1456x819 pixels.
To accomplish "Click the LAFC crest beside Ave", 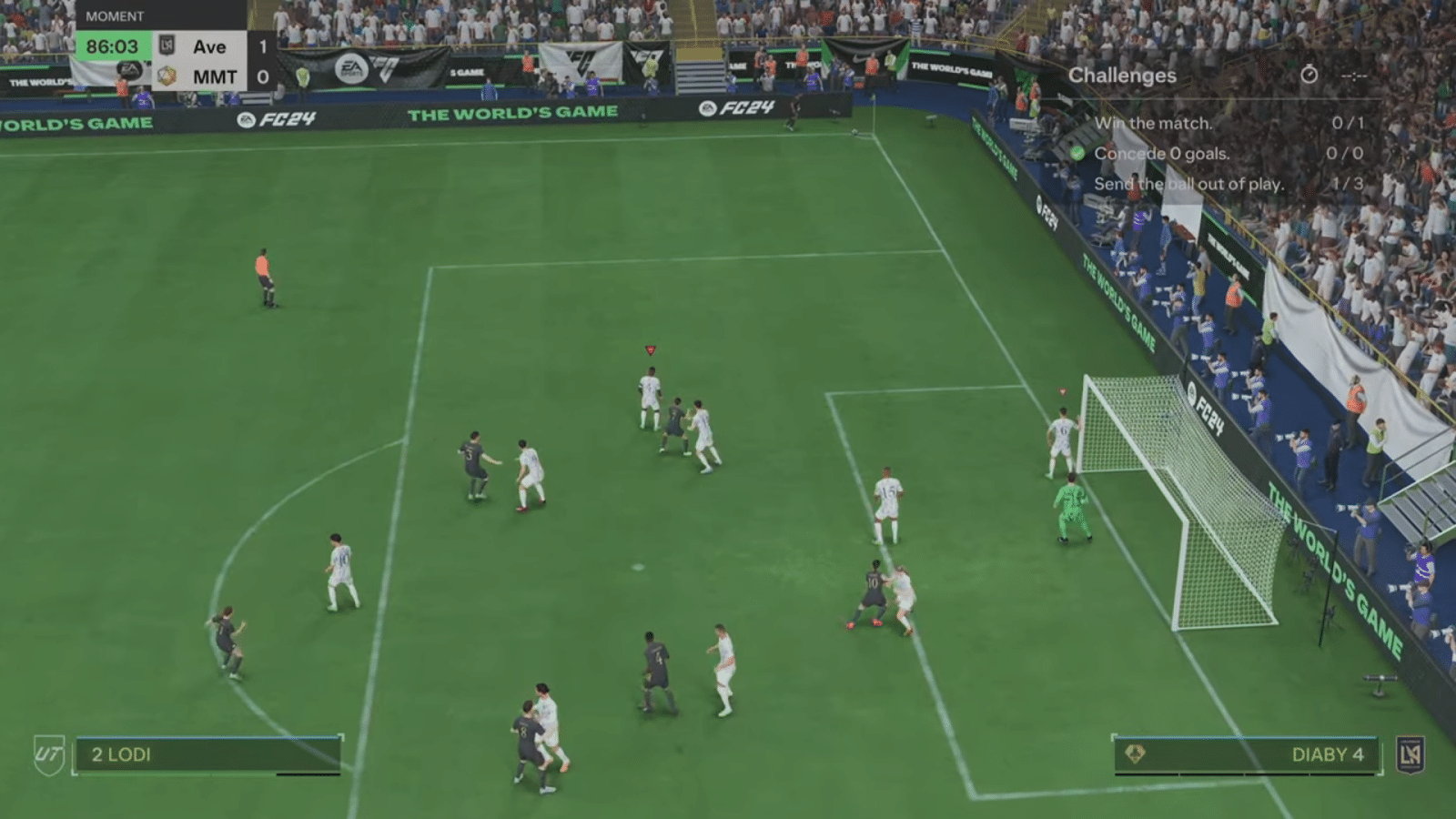I will pos(167,45).
